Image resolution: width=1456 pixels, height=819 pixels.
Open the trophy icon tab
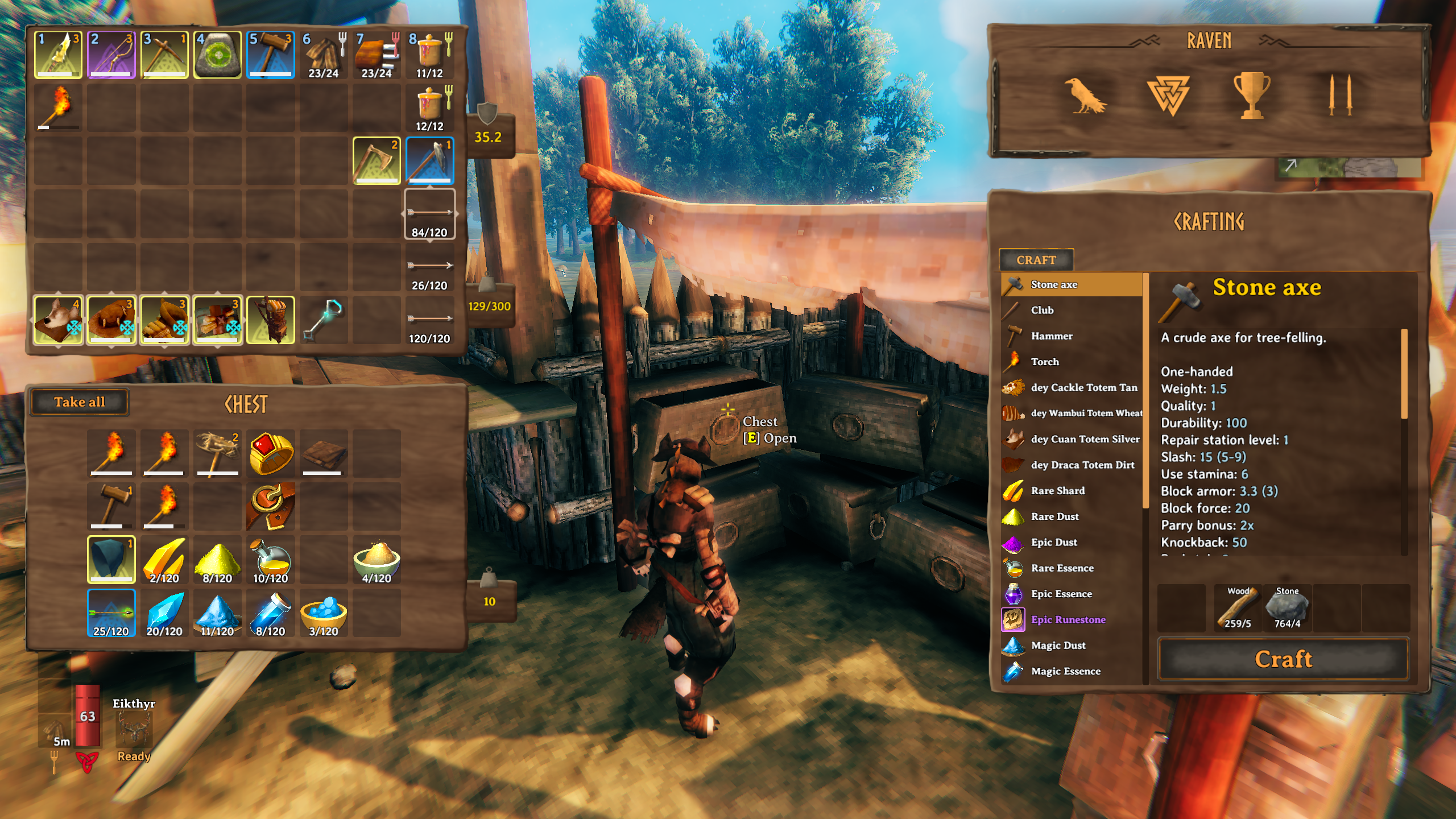pyautogui.click(x=1251, y=96)
